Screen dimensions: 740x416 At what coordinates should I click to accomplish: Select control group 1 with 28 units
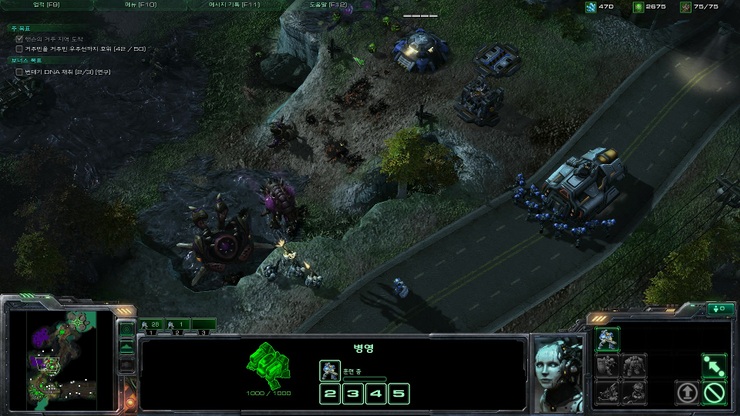tap(151, 325)
